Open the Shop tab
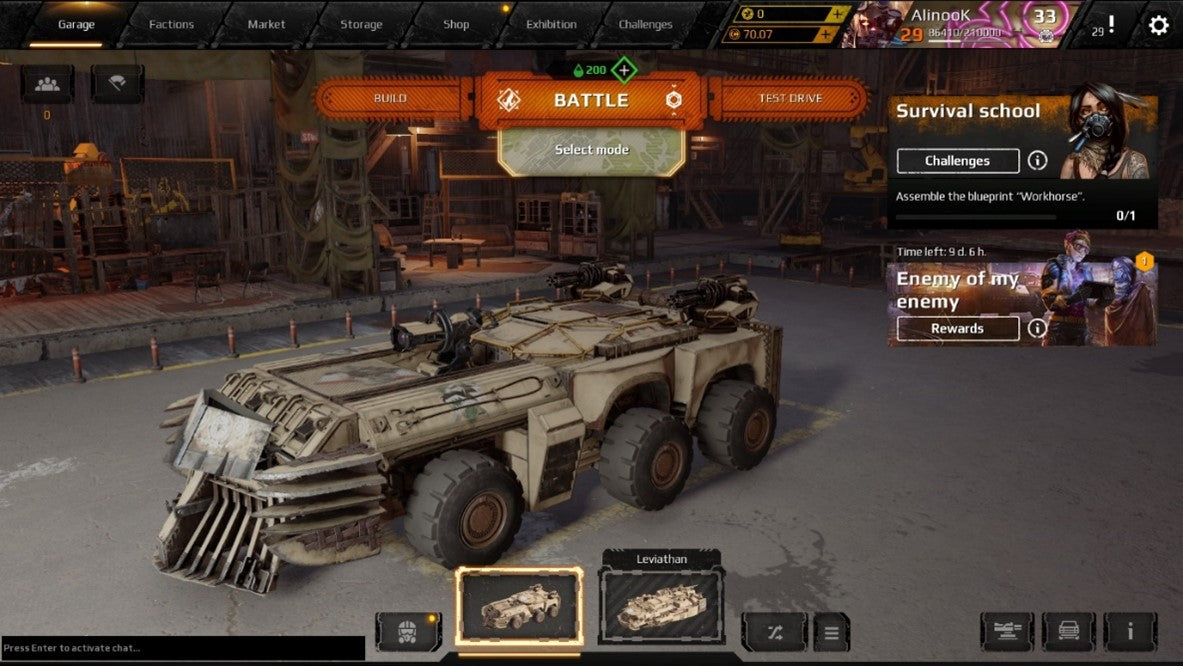The image size is (1183, 666). 456,24
